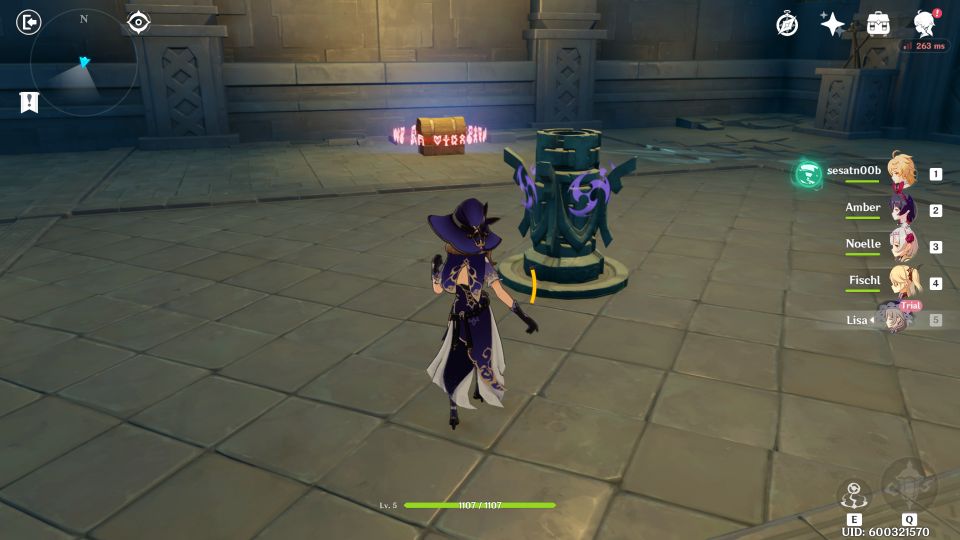Activate the Elemental Burst icon
Viewport: 960px width, 540px height.
pos(909,487)
